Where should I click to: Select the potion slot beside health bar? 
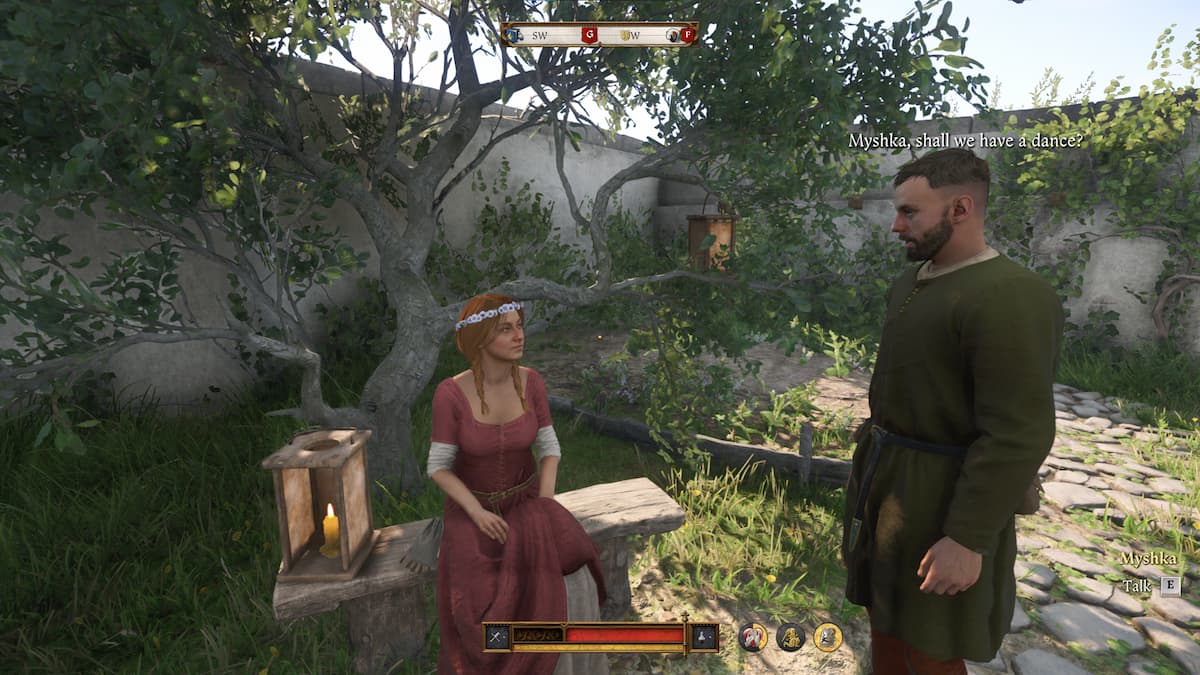click(x=704, y=637)
